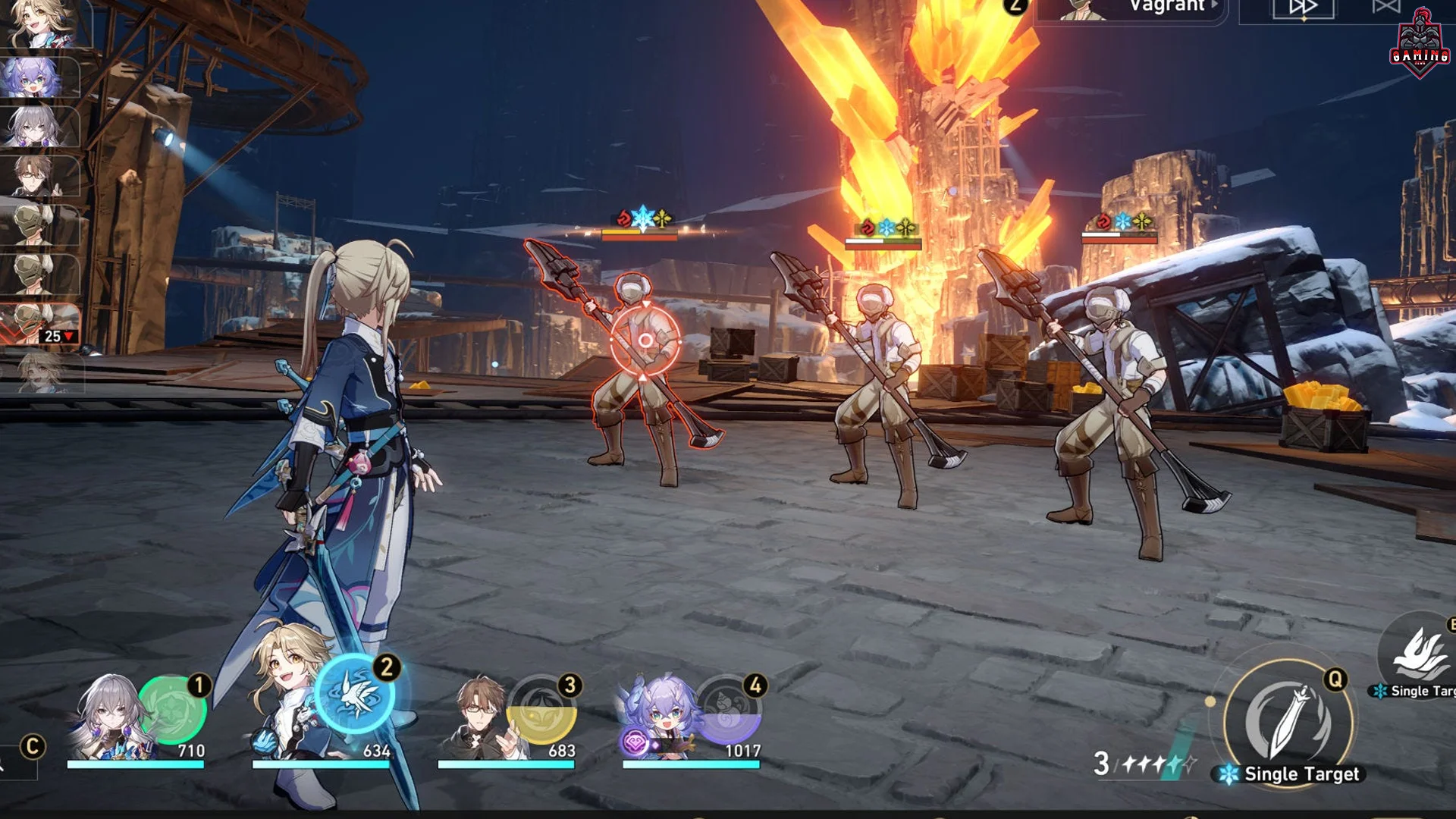Activate Bailu's purple ultimate icon
This screenshot has width=1456, height=819.
(x=726, y=711)
